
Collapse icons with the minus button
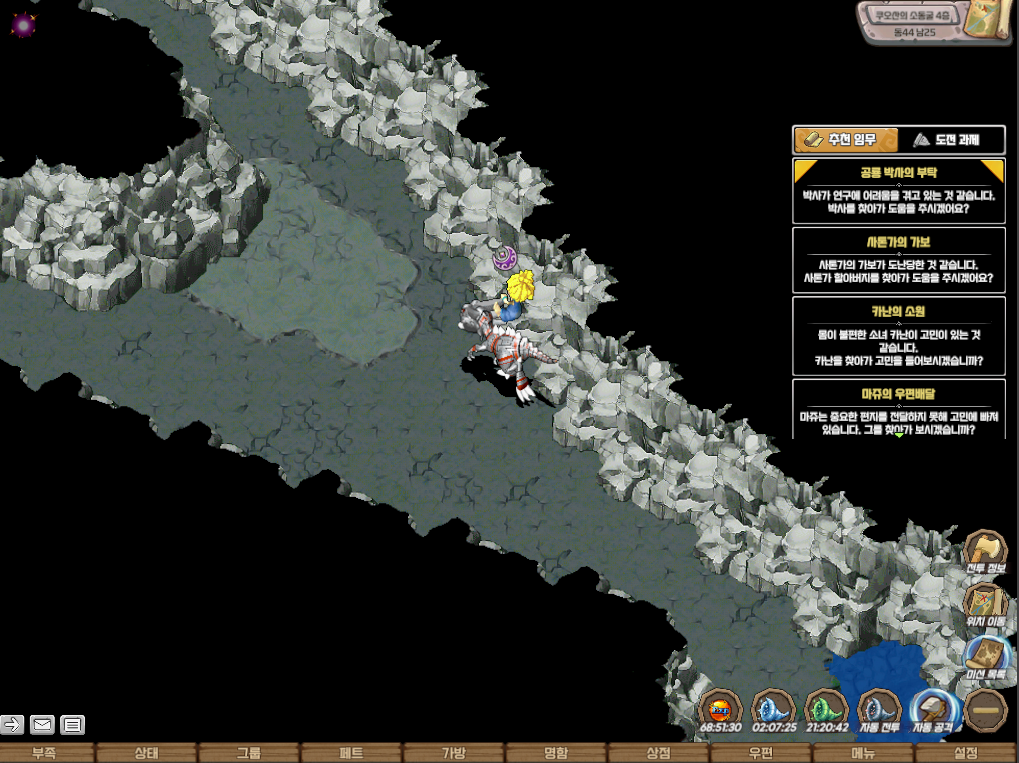pos(988,709)
